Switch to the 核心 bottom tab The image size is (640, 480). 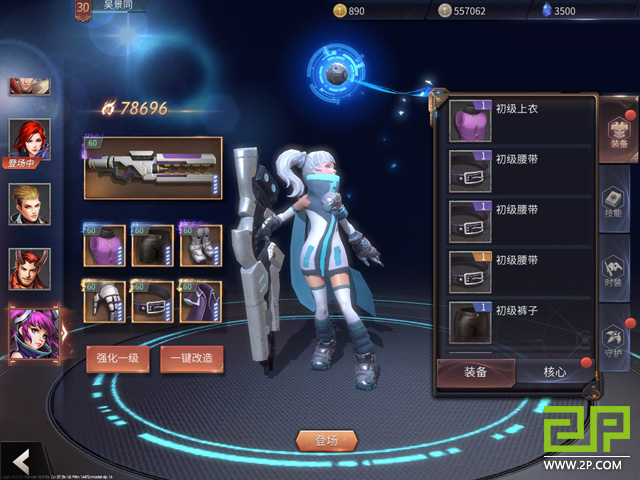(554, 372)
